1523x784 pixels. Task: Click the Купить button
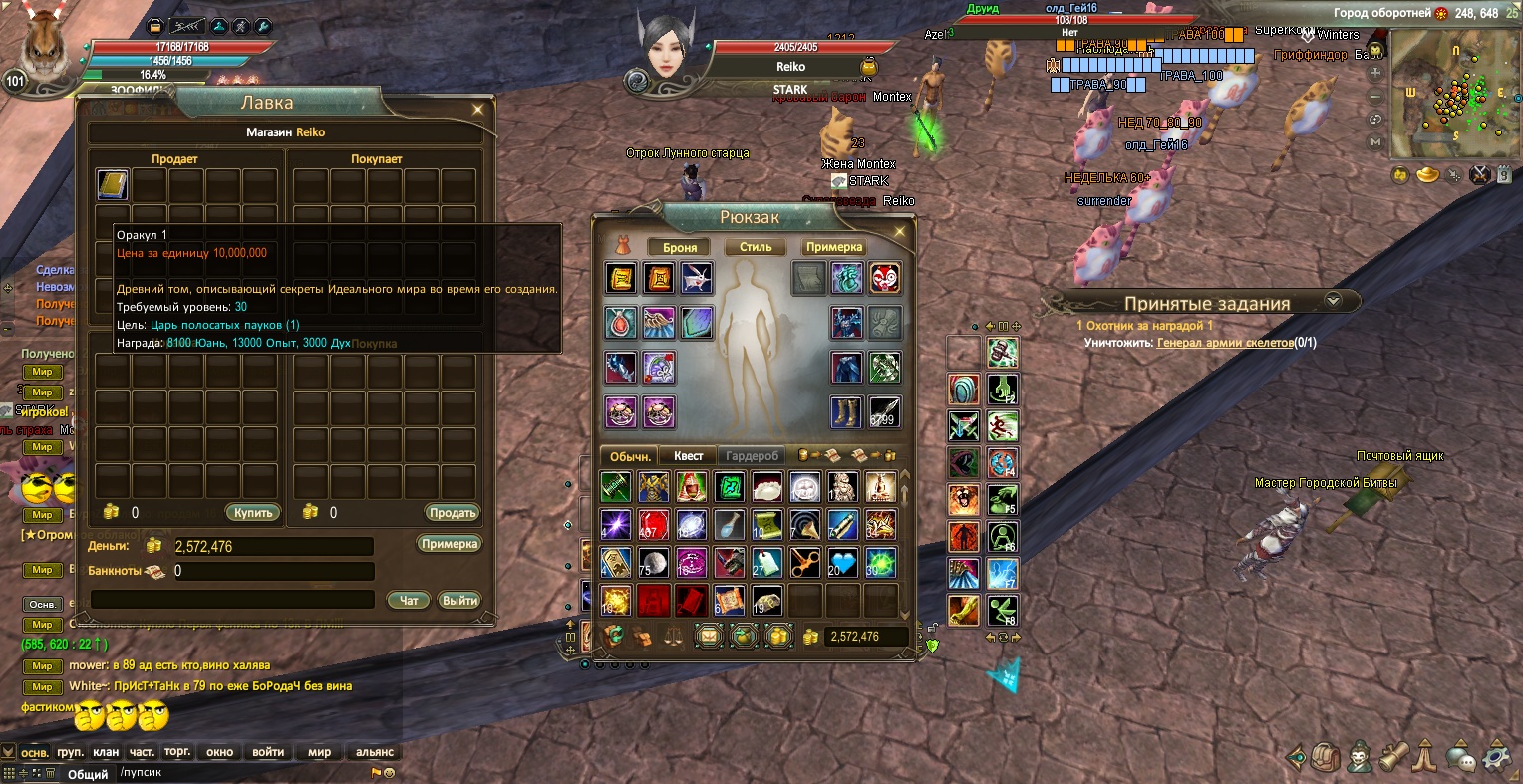coord(253,513)
